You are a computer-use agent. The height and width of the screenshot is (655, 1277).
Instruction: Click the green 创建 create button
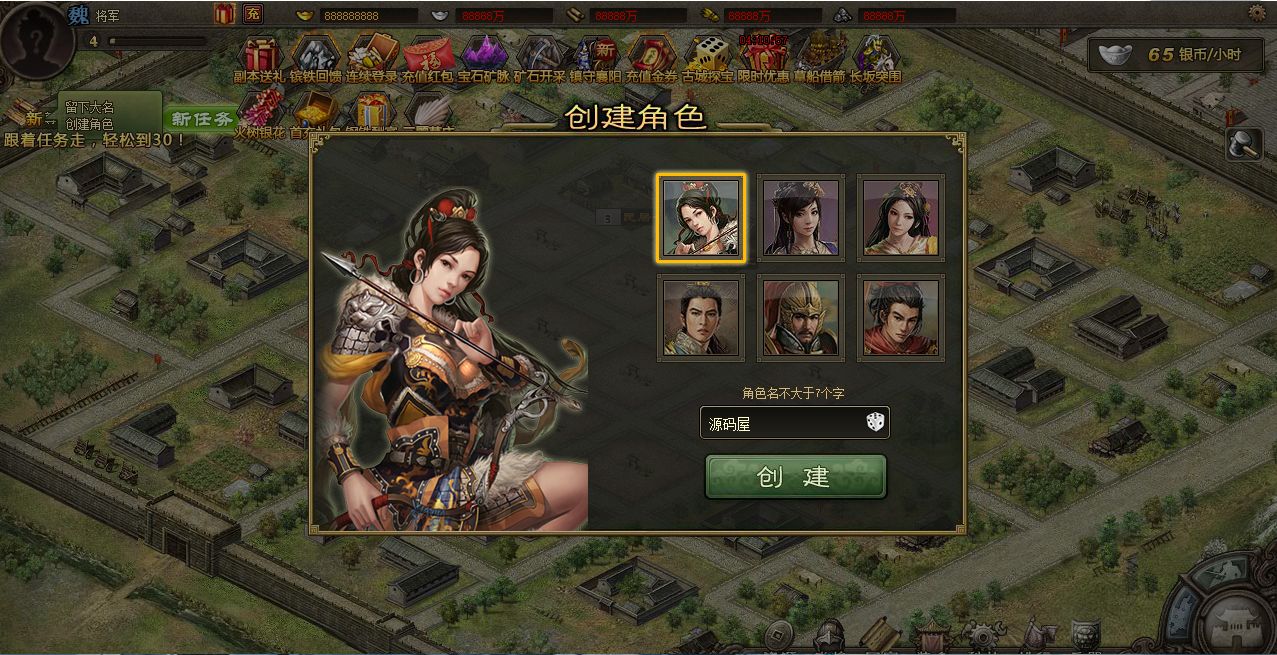(795, 476)
